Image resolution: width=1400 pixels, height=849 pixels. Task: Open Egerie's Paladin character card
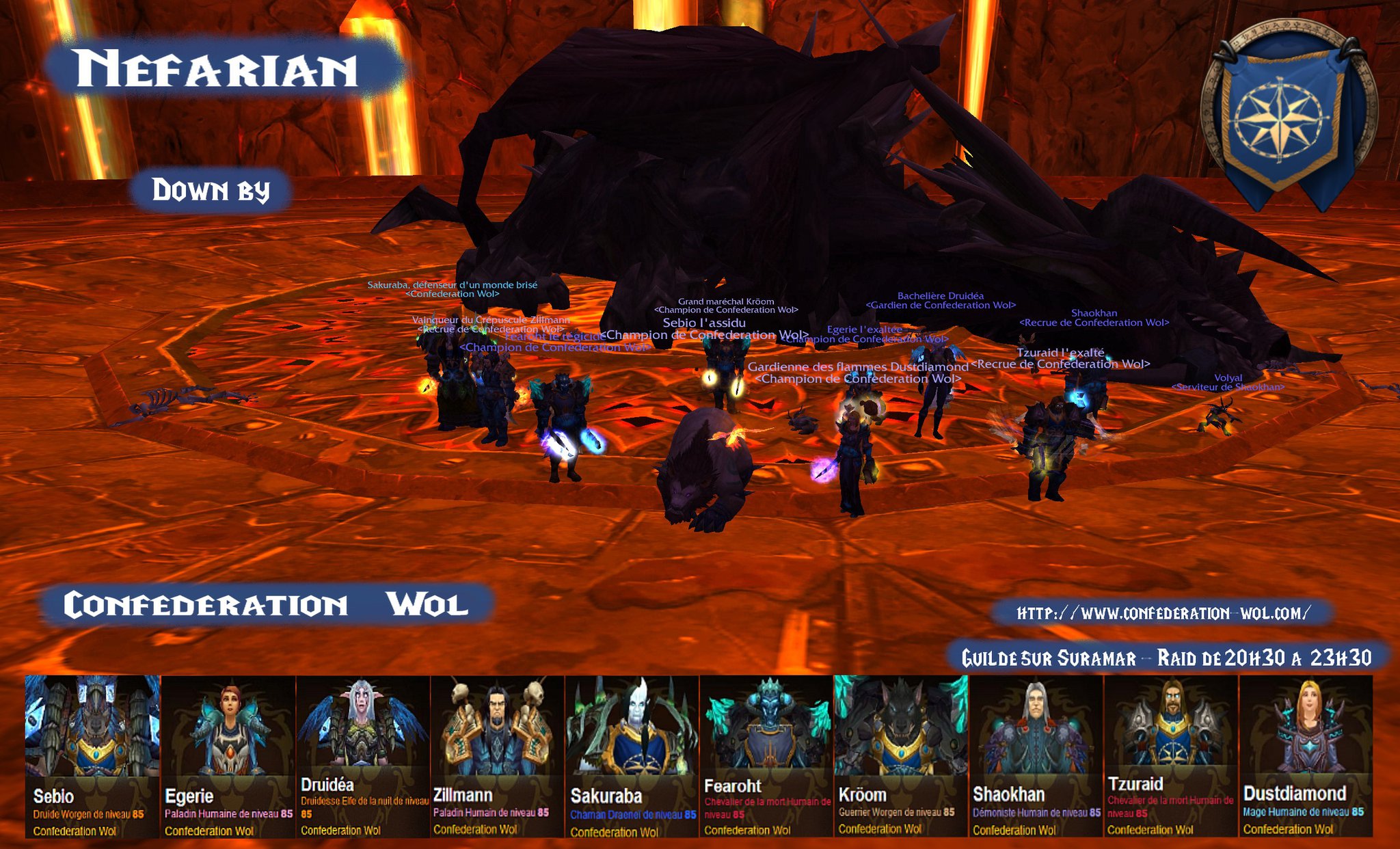click(x=228, y=755)
